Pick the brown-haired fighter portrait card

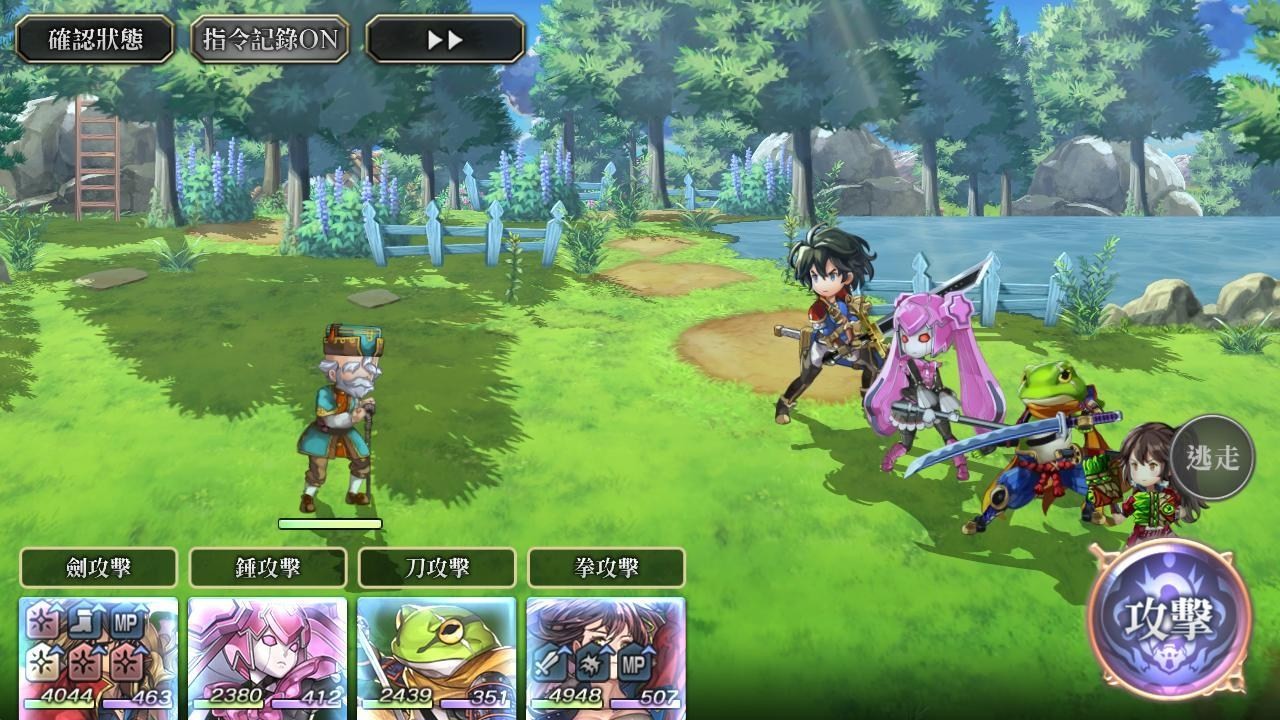[x=606, y=657]
